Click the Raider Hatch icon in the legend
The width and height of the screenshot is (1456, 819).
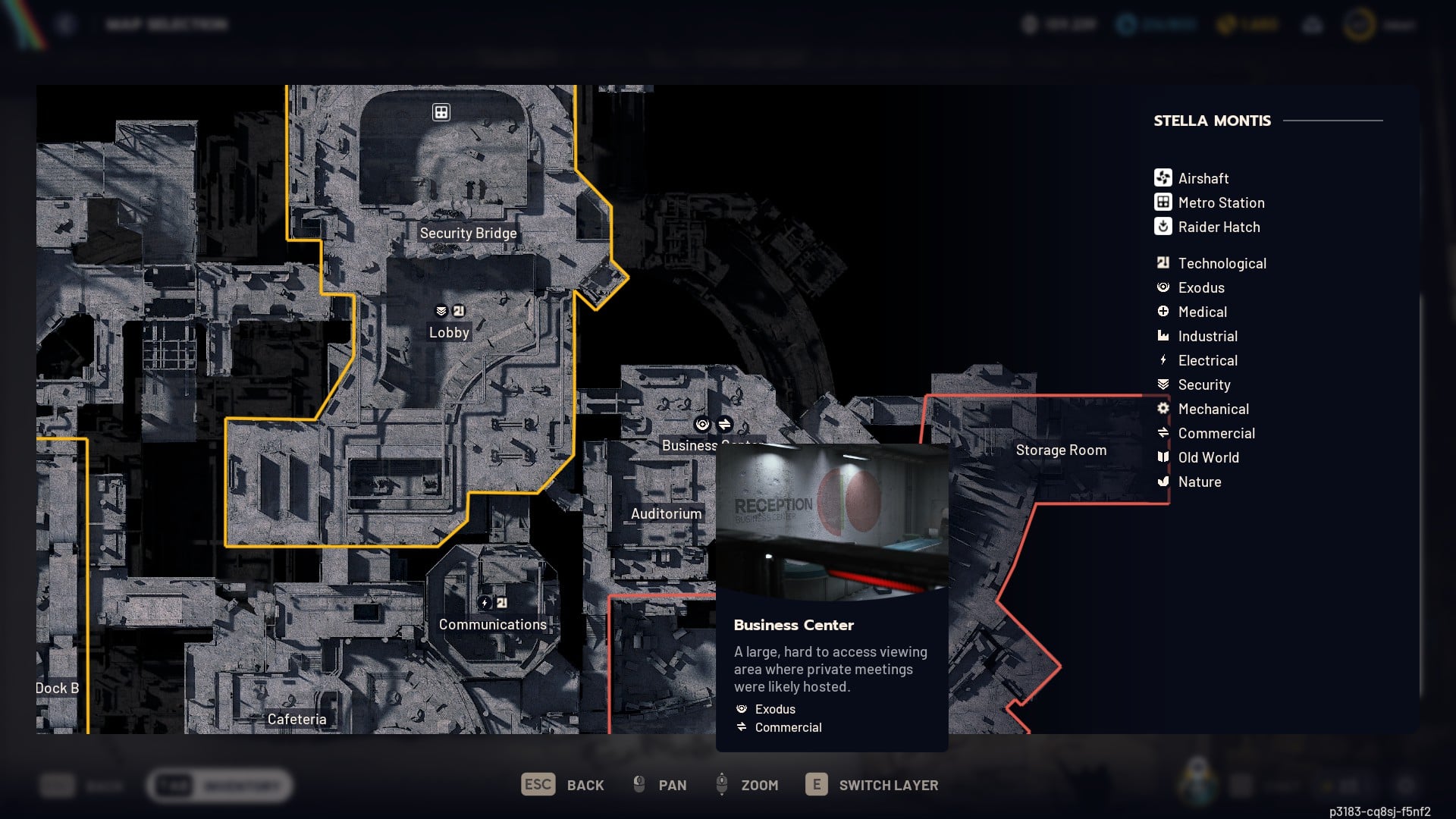1162,227
